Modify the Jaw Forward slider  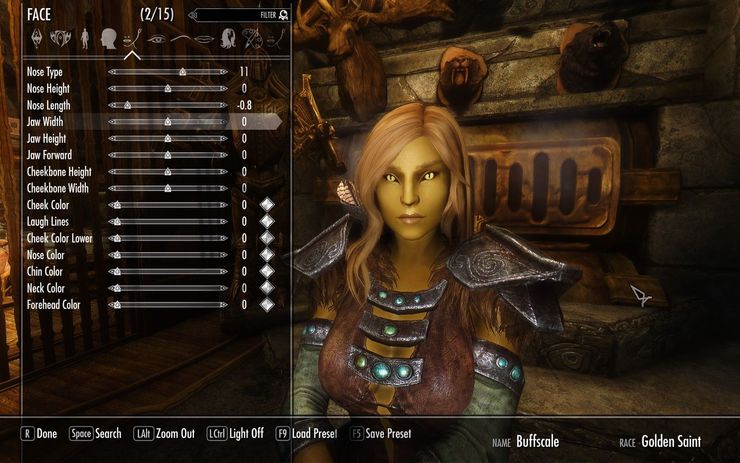[168, 155]
